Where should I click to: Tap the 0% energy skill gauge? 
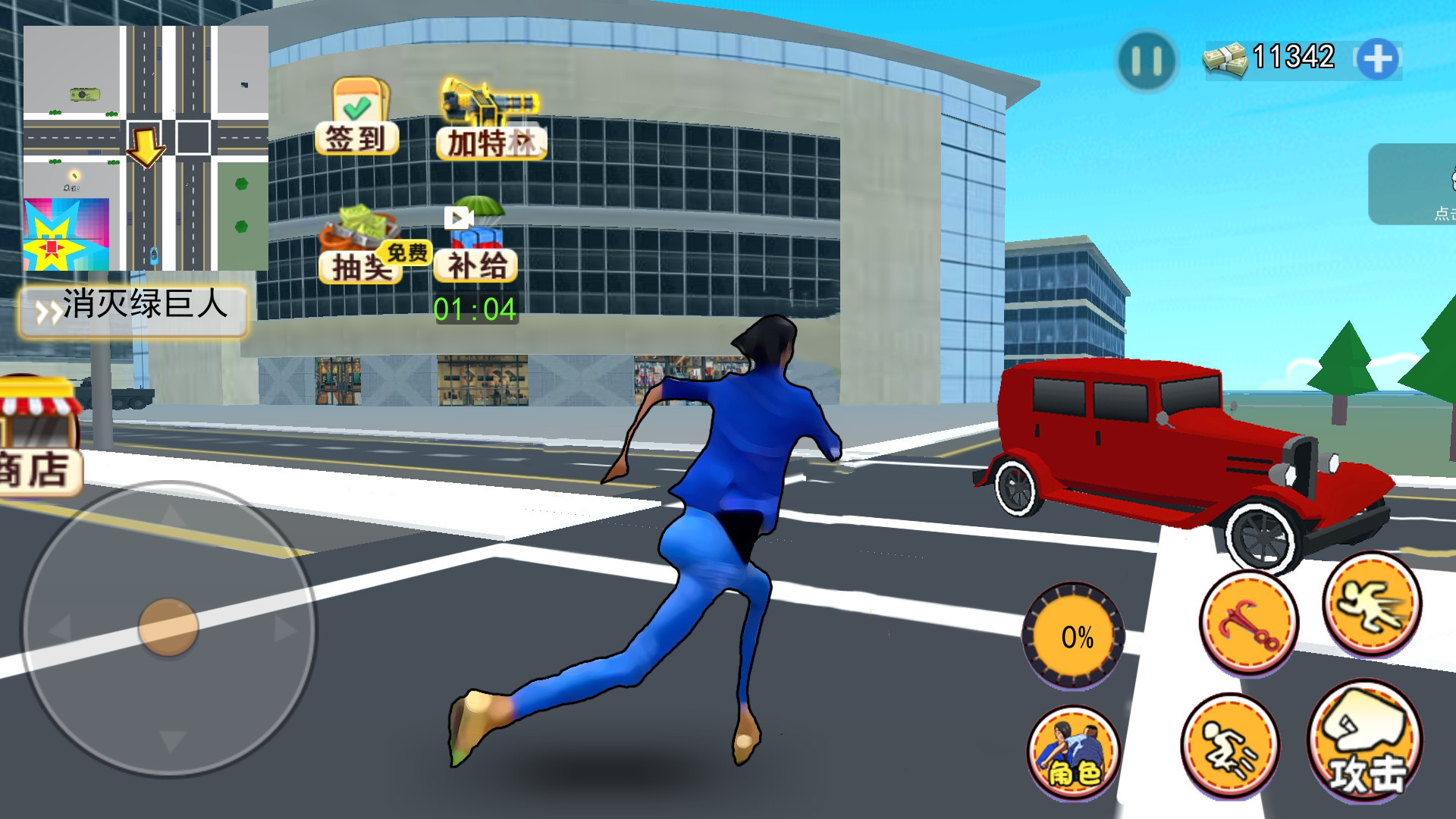point(1075,636)
